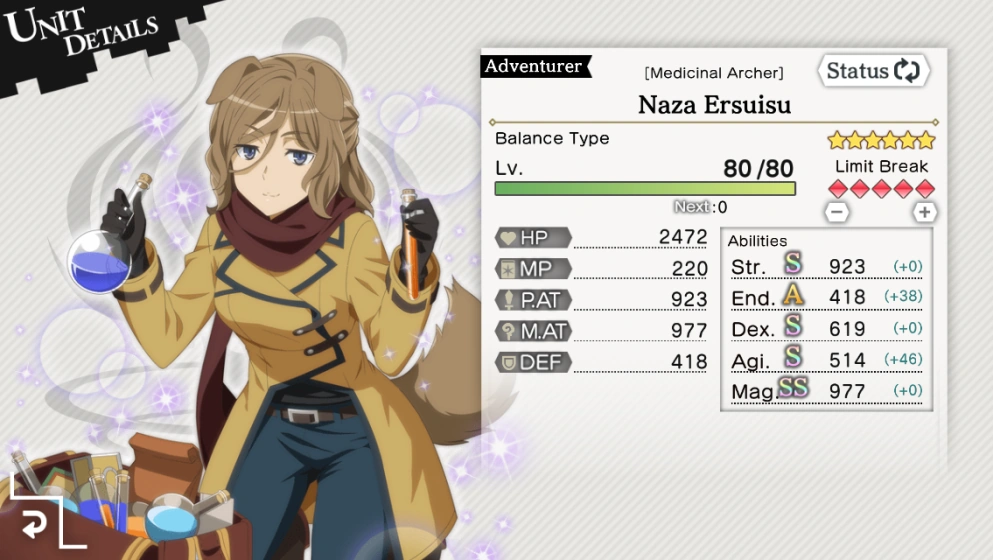Toggle the Status view button
Screen dimensions: 993x560
[873, 71]
